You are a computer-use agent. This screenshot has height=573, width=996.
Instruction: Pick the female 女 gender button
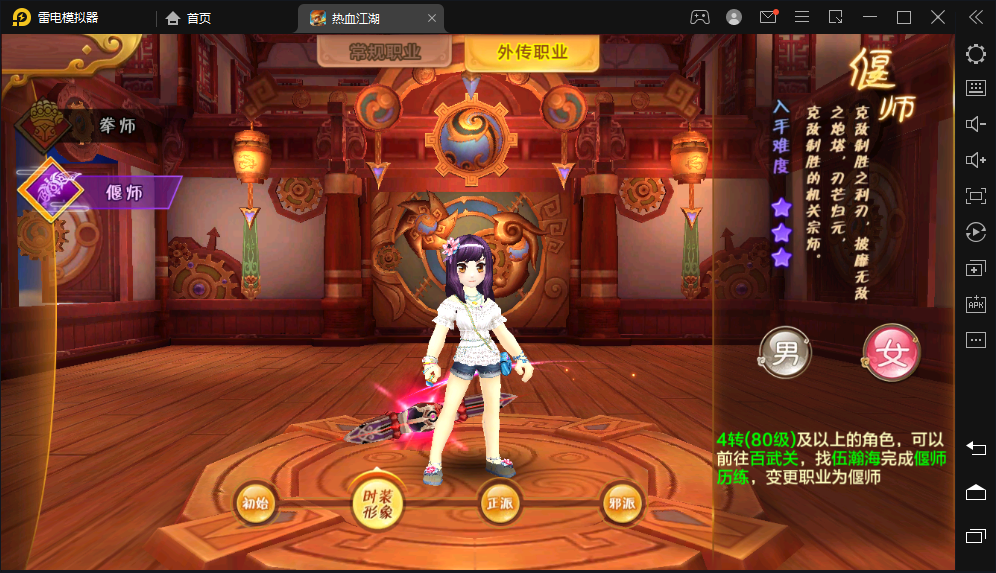coord(891,352)
